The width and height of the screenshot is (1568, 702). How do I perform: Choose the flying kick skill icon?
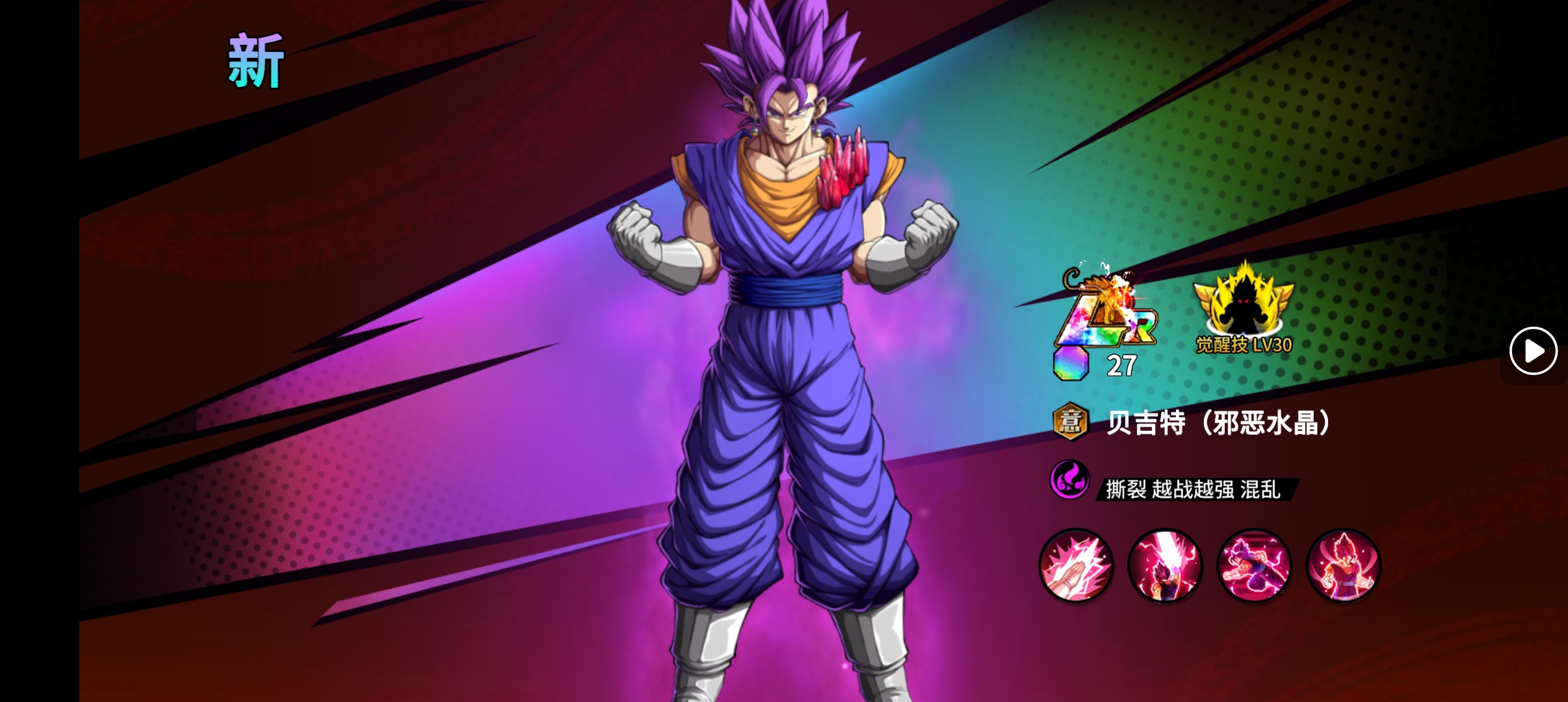coord(1254,565)
